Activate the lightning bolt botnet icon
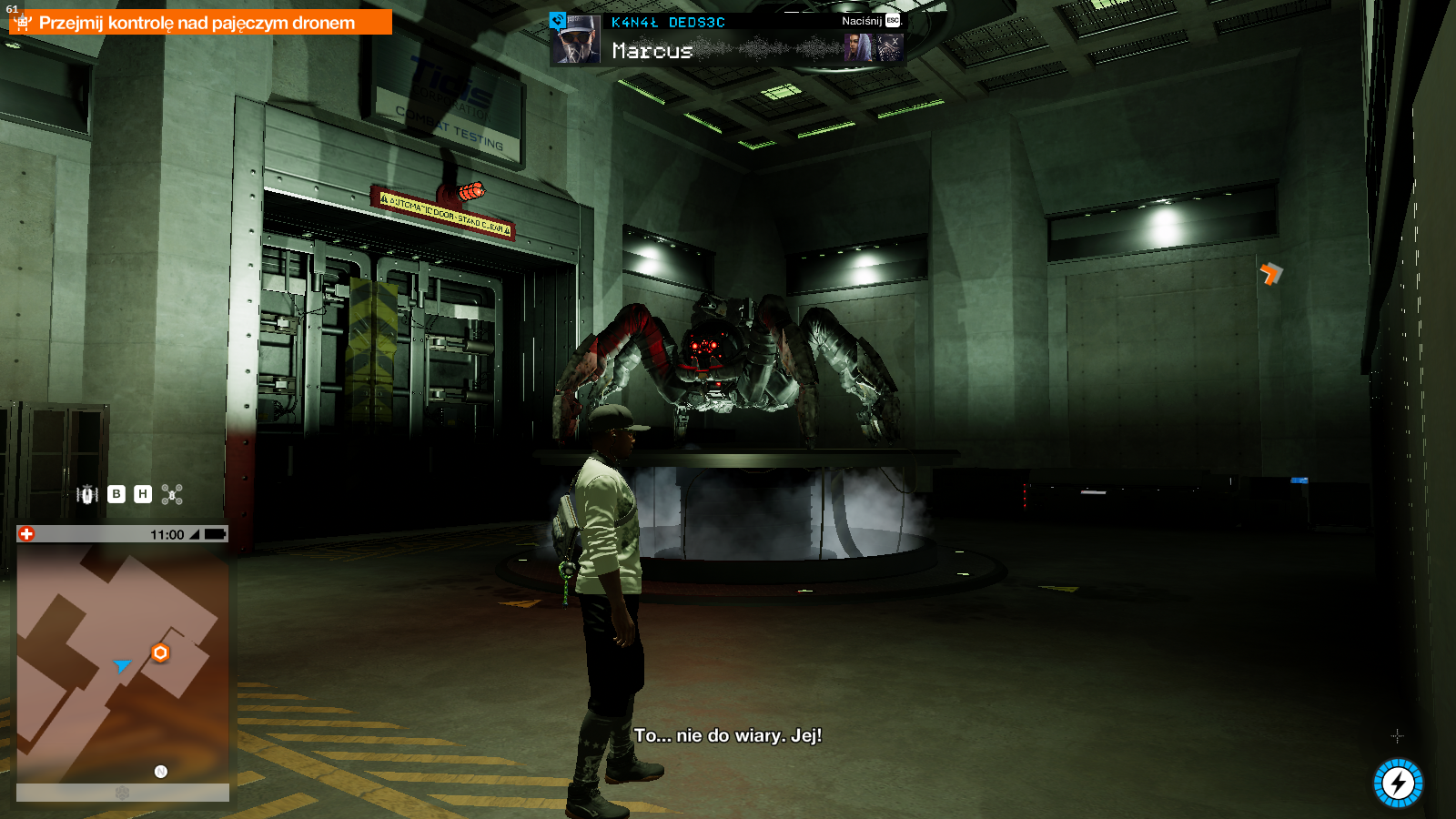The height and width of the screenshot is (819, 1456). point(1398,783)
